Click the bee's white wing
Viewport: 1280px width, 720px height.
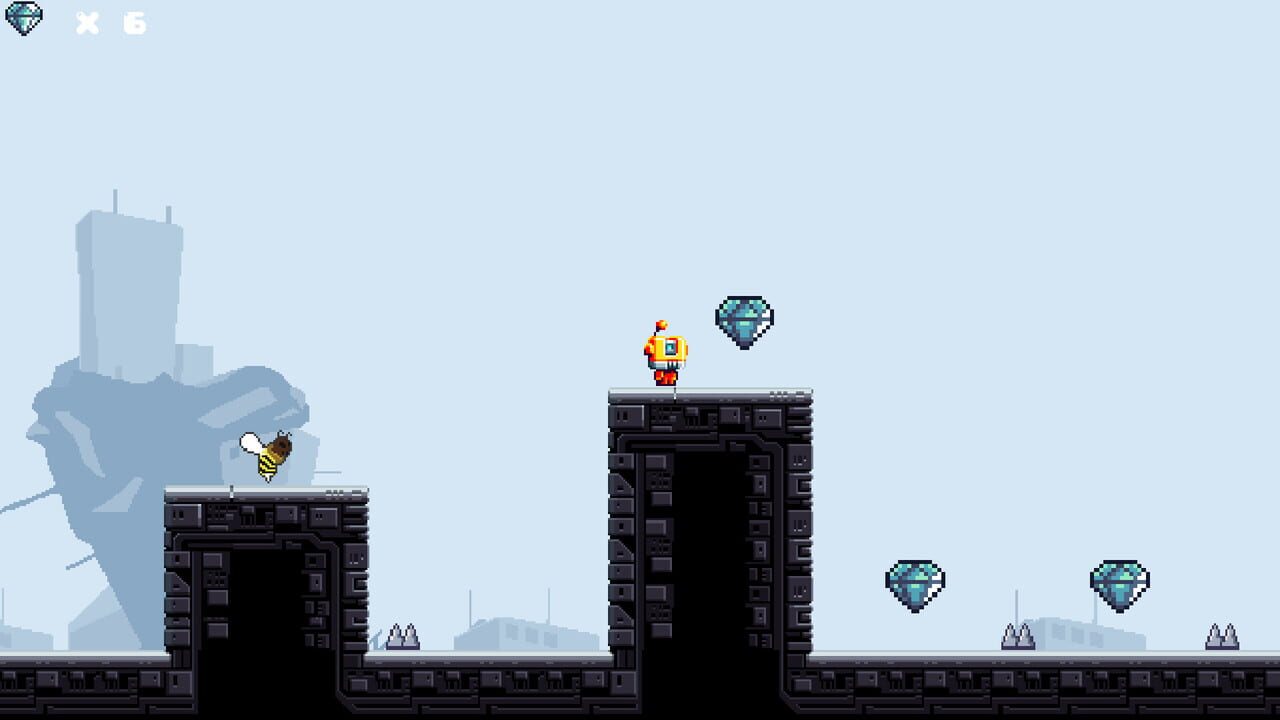pos(250,443)
